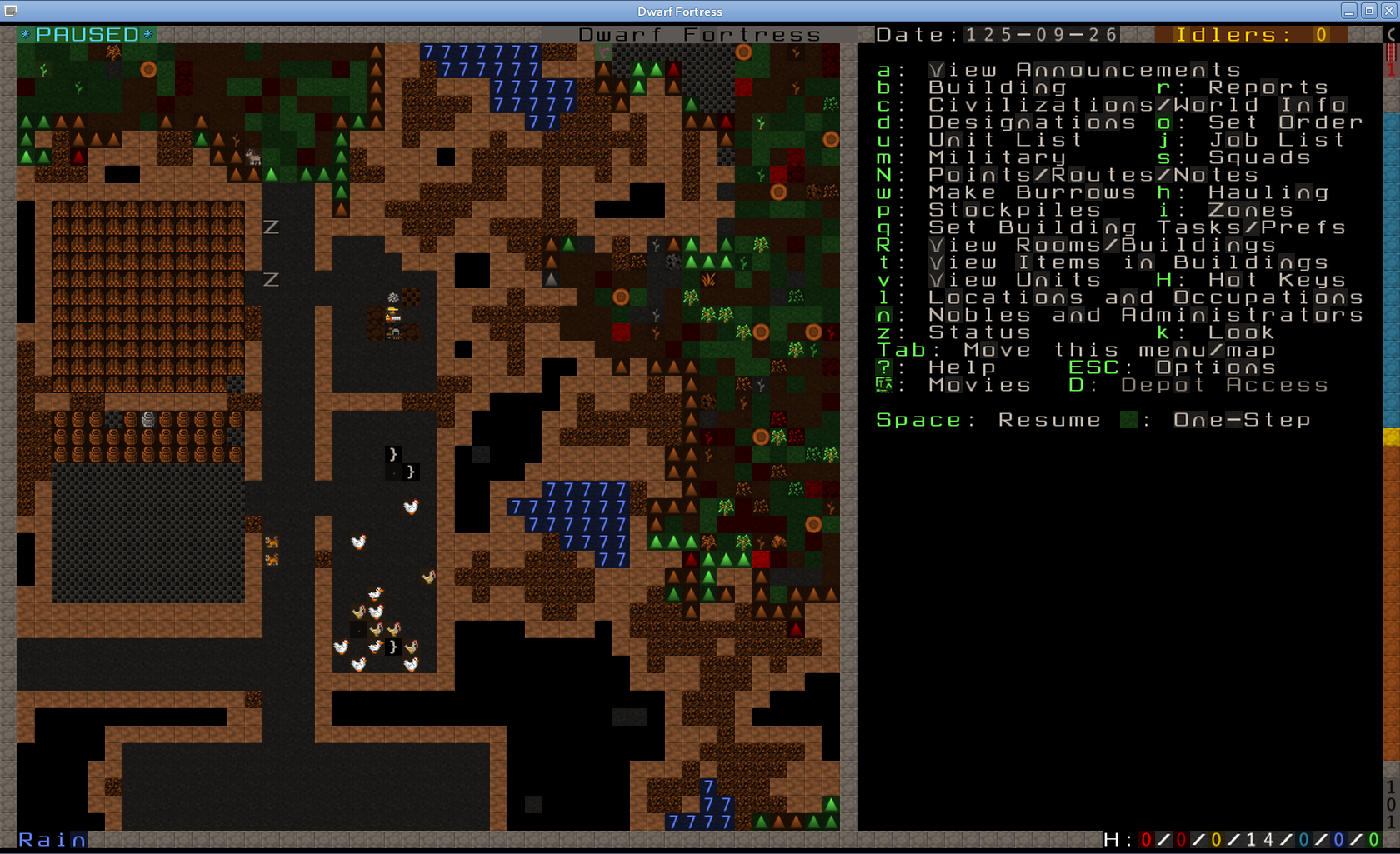
Task: Open Nobles and Administrators screen
Action: click(1145, 315)
